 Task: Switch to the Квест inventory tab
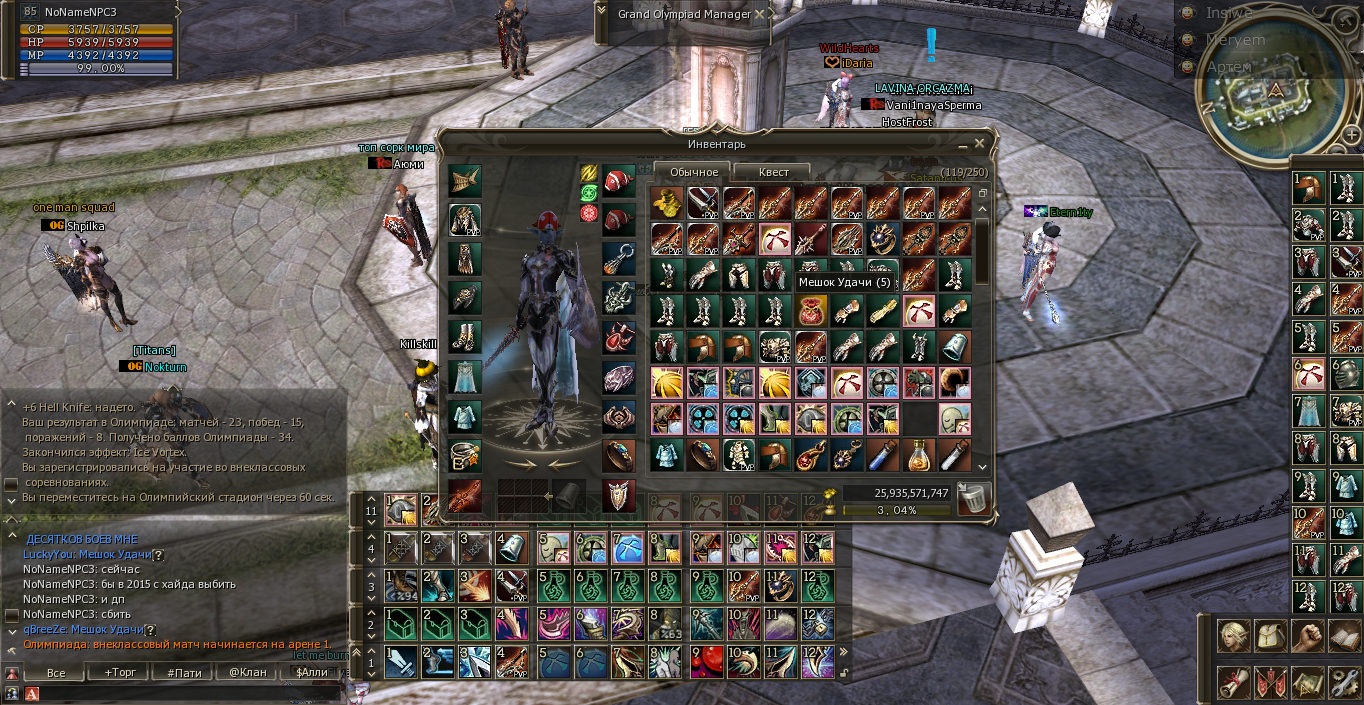(x=773, y=172)
